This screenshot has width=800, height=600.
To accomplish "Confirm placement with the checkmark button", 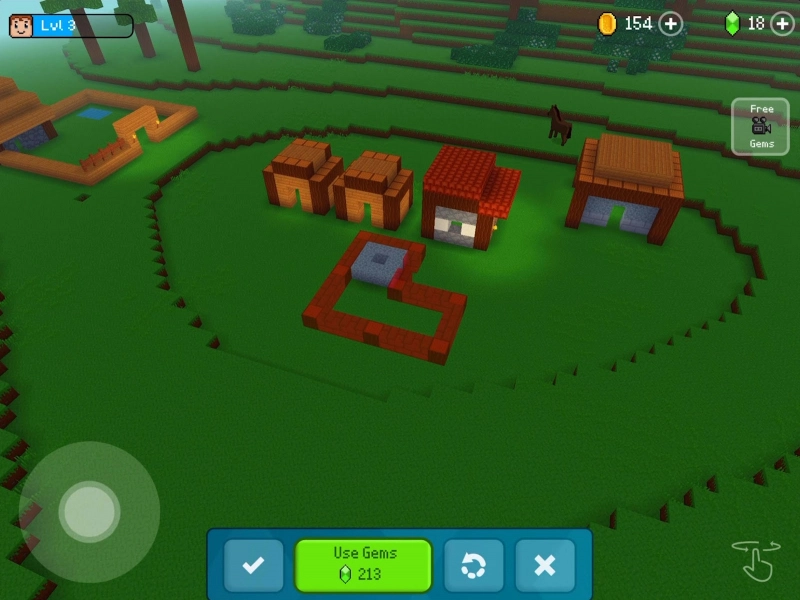I will click(253, 565).
